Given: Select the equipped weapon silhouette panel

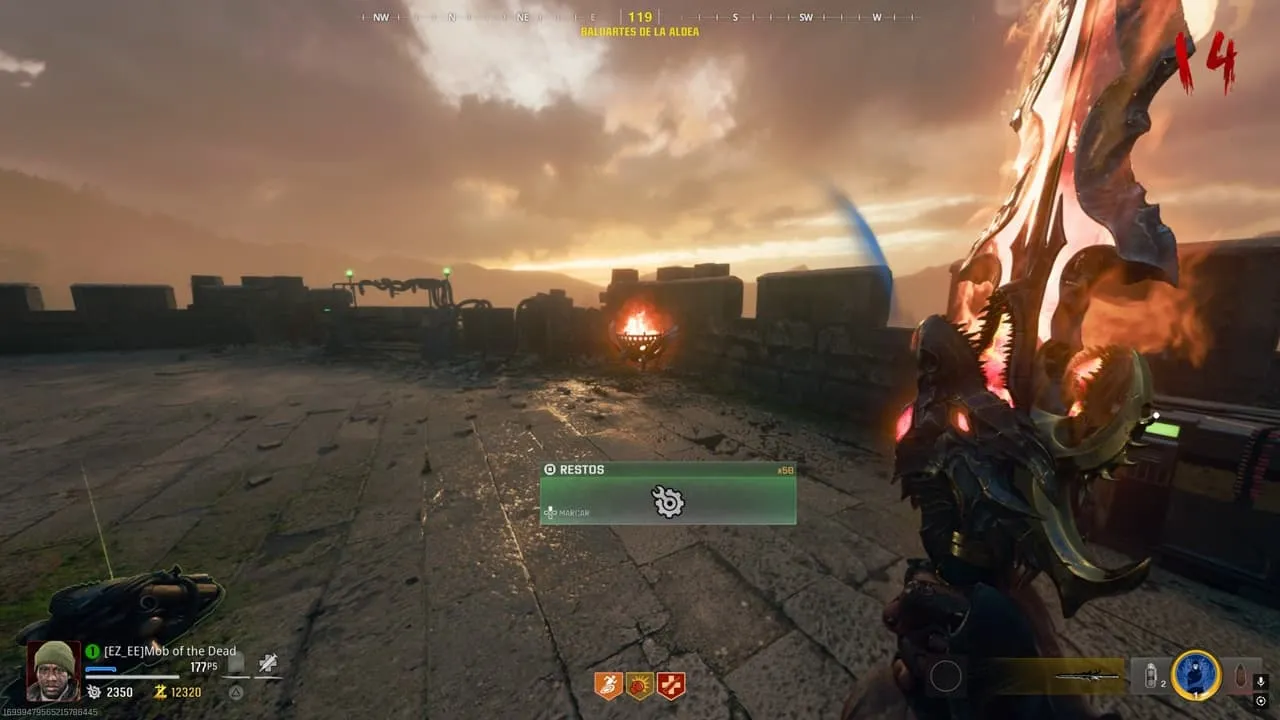Looking at the screenshot, I should 1085,677.
